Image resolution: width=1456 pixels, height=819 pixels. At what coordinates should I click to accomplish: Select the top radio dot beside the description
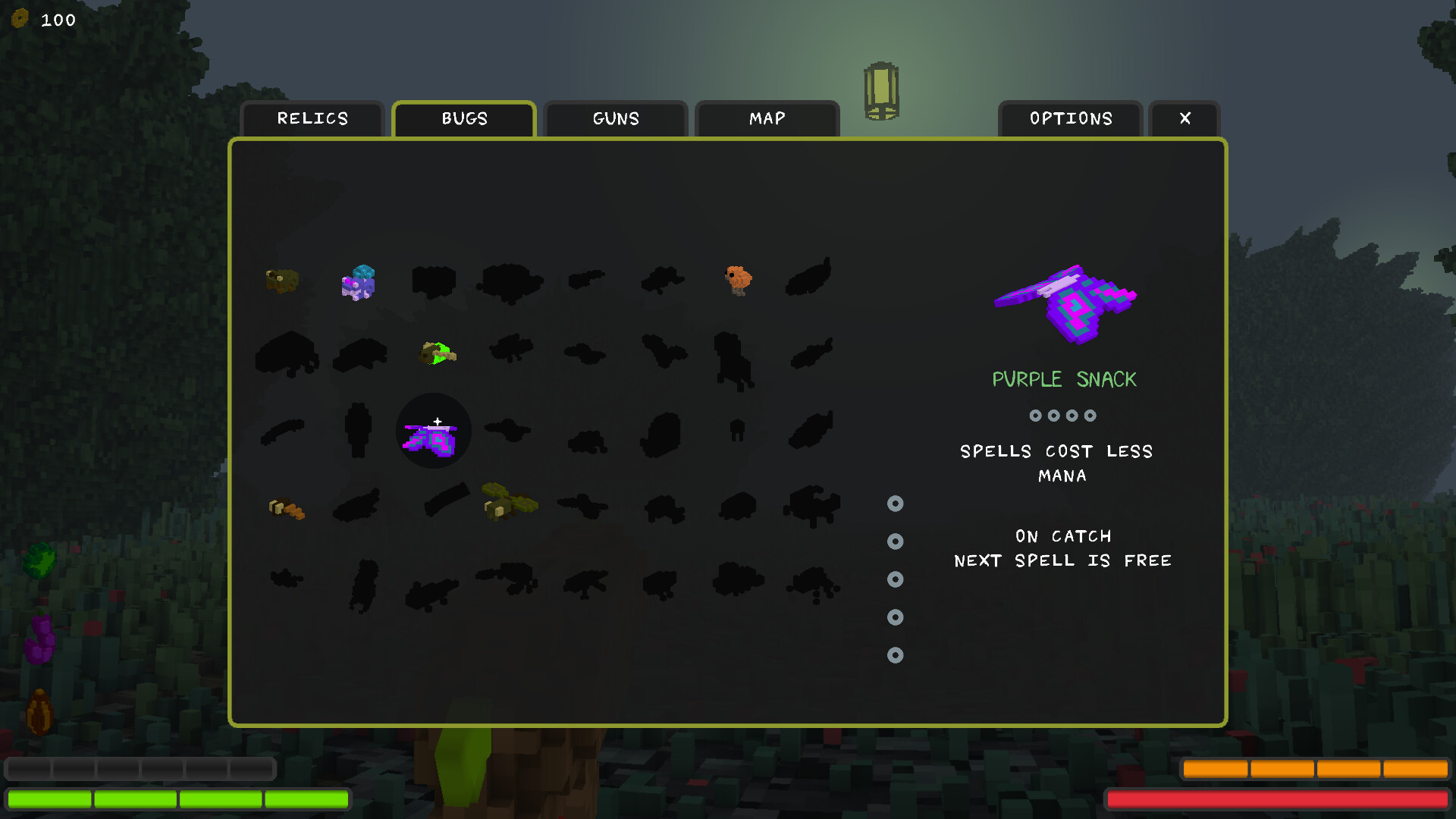click(x=895, y=504)
